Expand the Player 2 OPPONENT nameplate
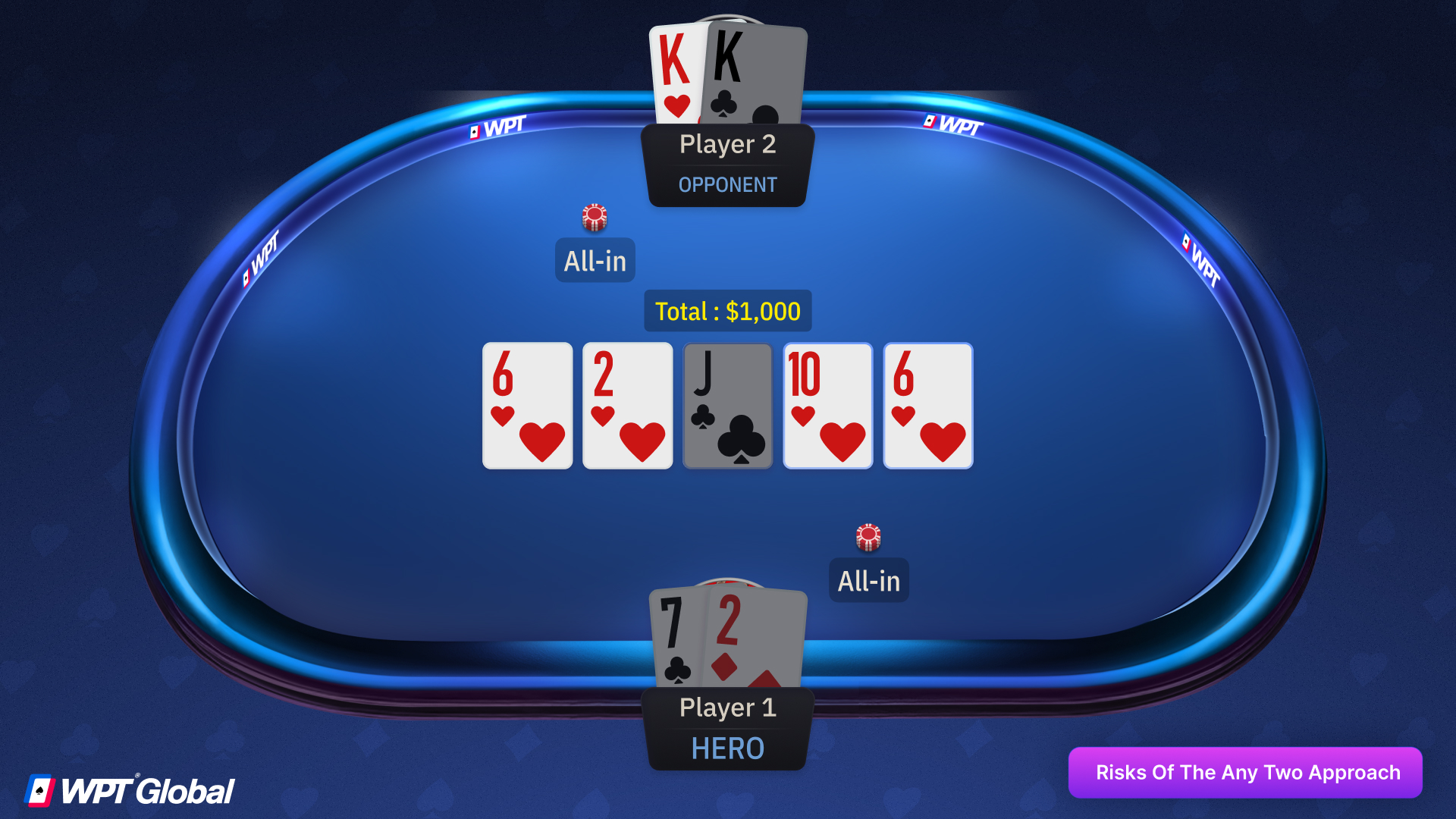 pos(727,165)
